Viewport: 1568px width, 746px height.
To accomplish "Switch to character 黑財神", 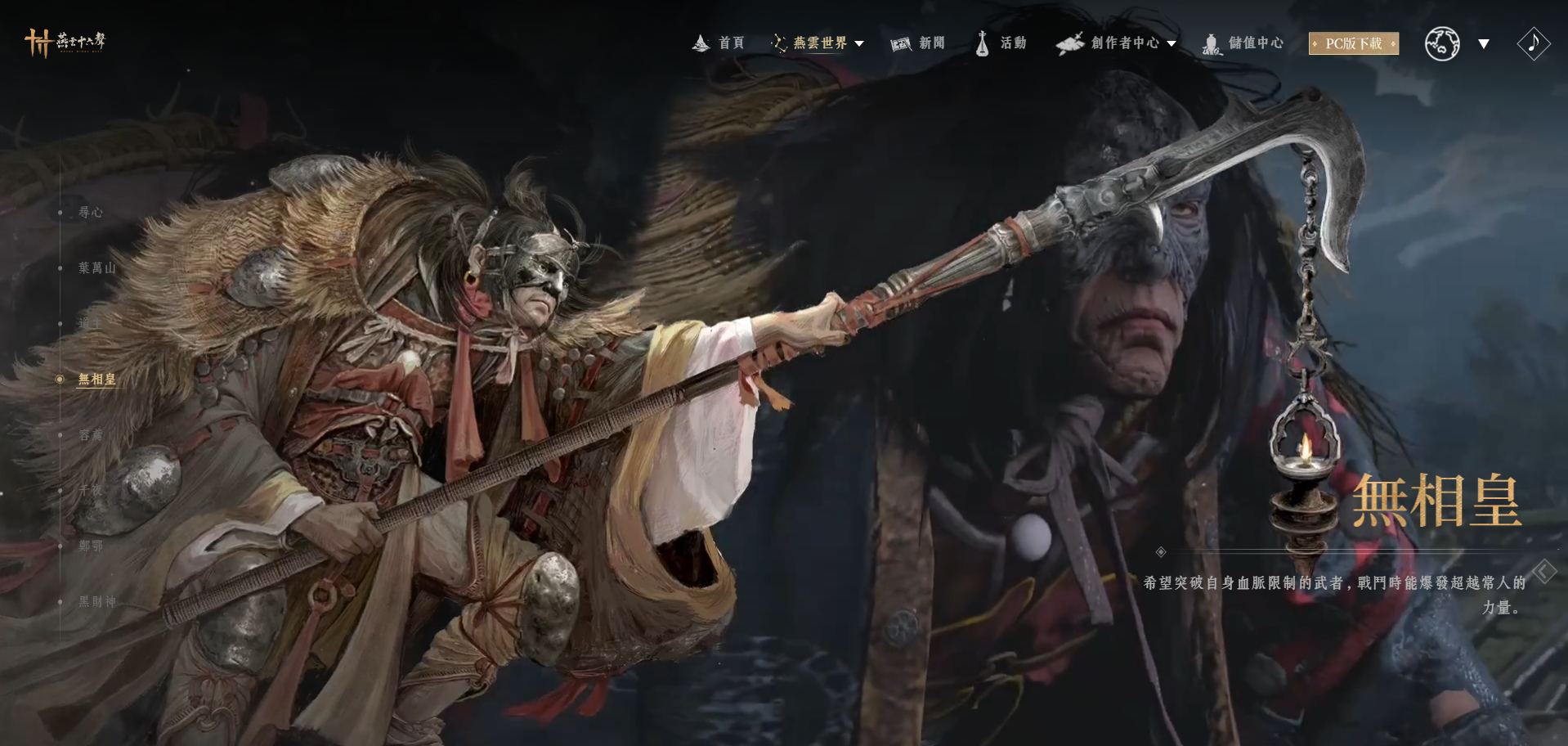I will [96, 602].
